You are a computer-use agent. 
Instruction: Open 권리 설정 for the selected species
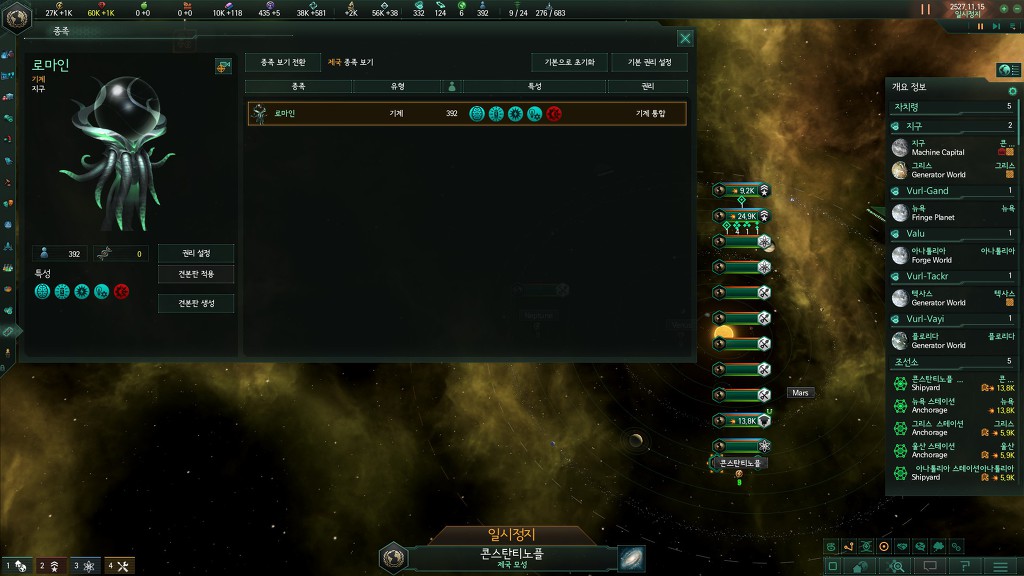point(196,254)
